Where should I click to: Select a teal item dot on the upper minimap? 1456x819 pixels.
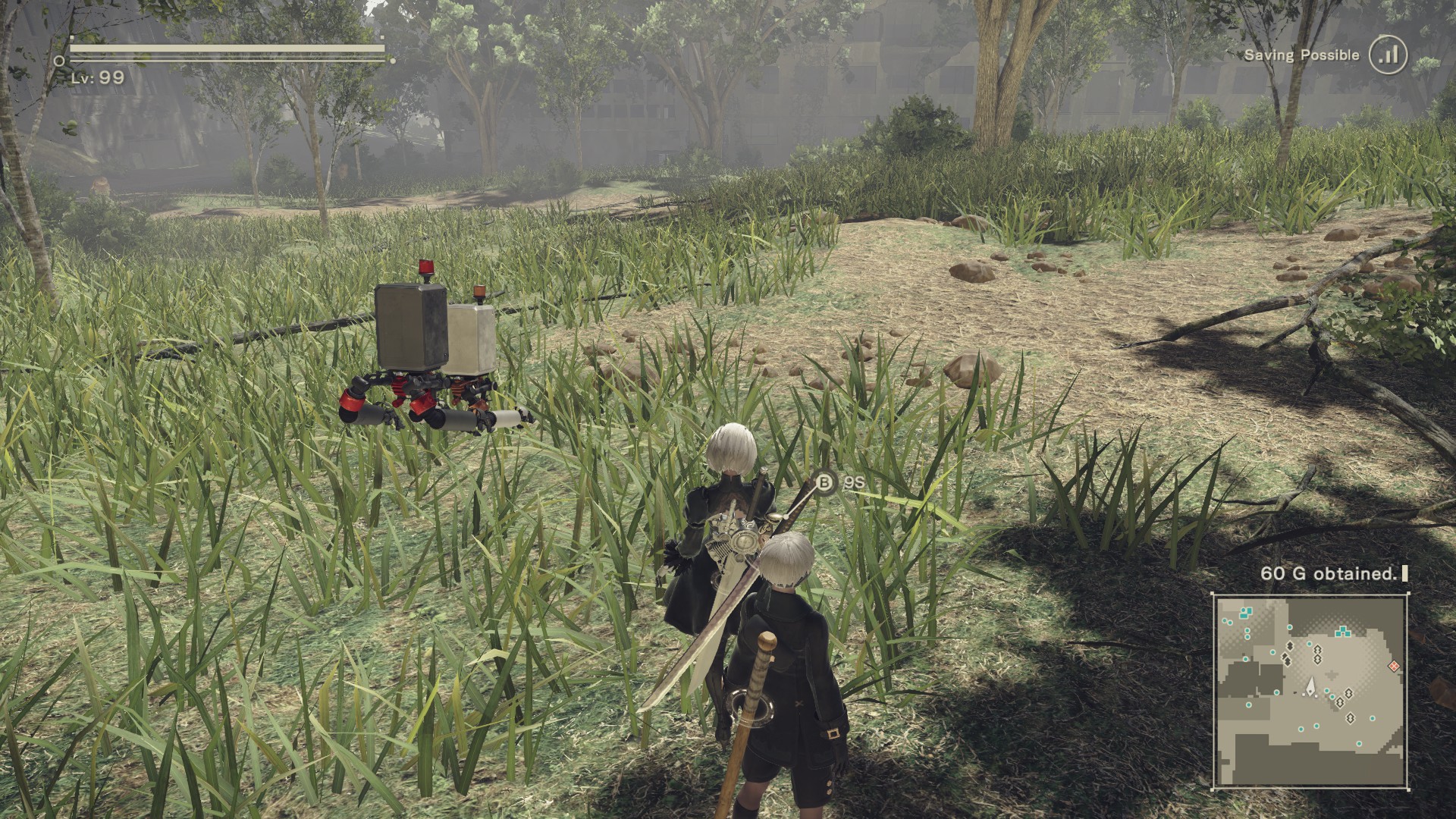tap(1247, 630)
